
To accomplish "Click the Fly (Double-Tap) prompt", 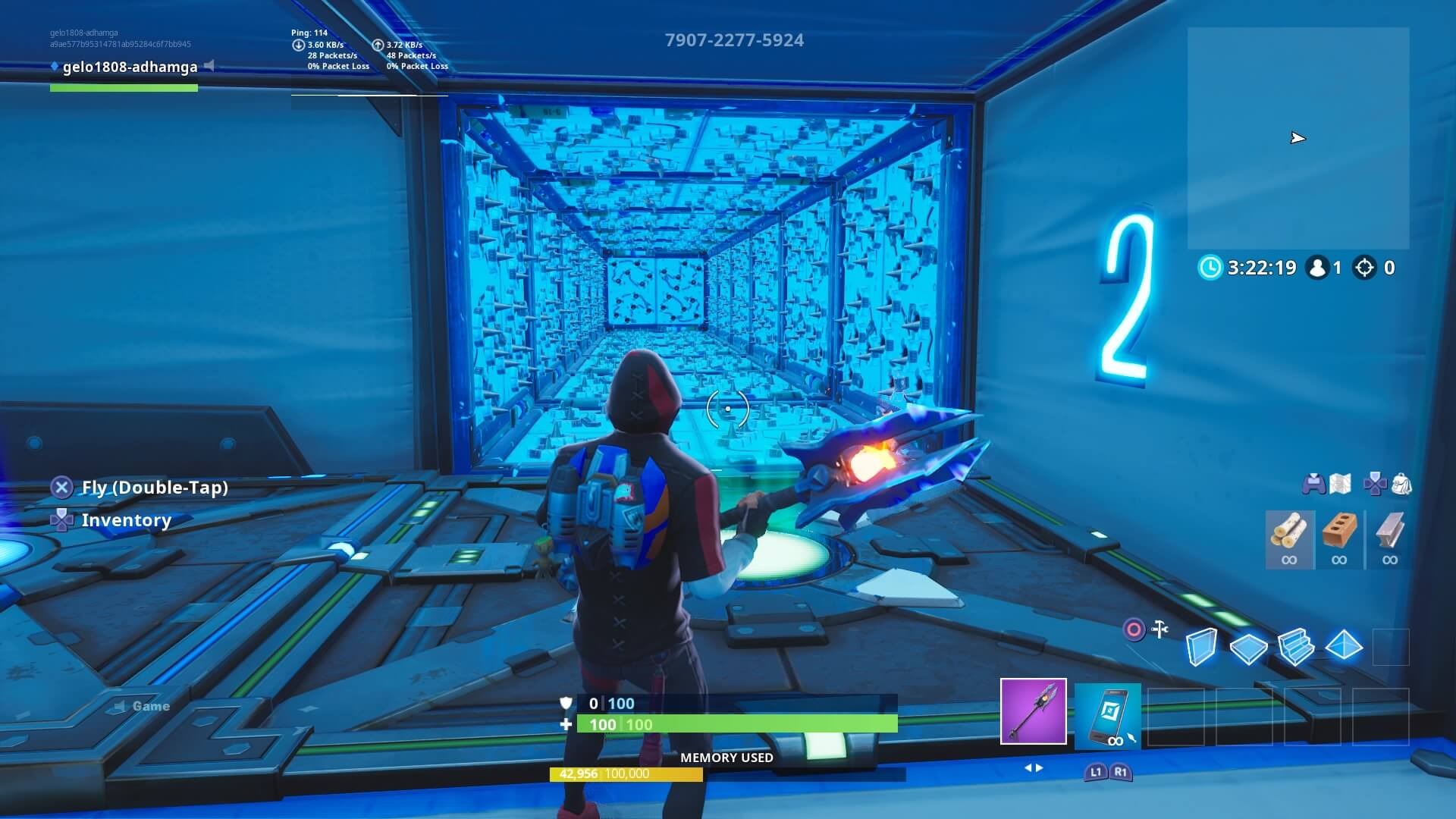I will click(155, 488).
